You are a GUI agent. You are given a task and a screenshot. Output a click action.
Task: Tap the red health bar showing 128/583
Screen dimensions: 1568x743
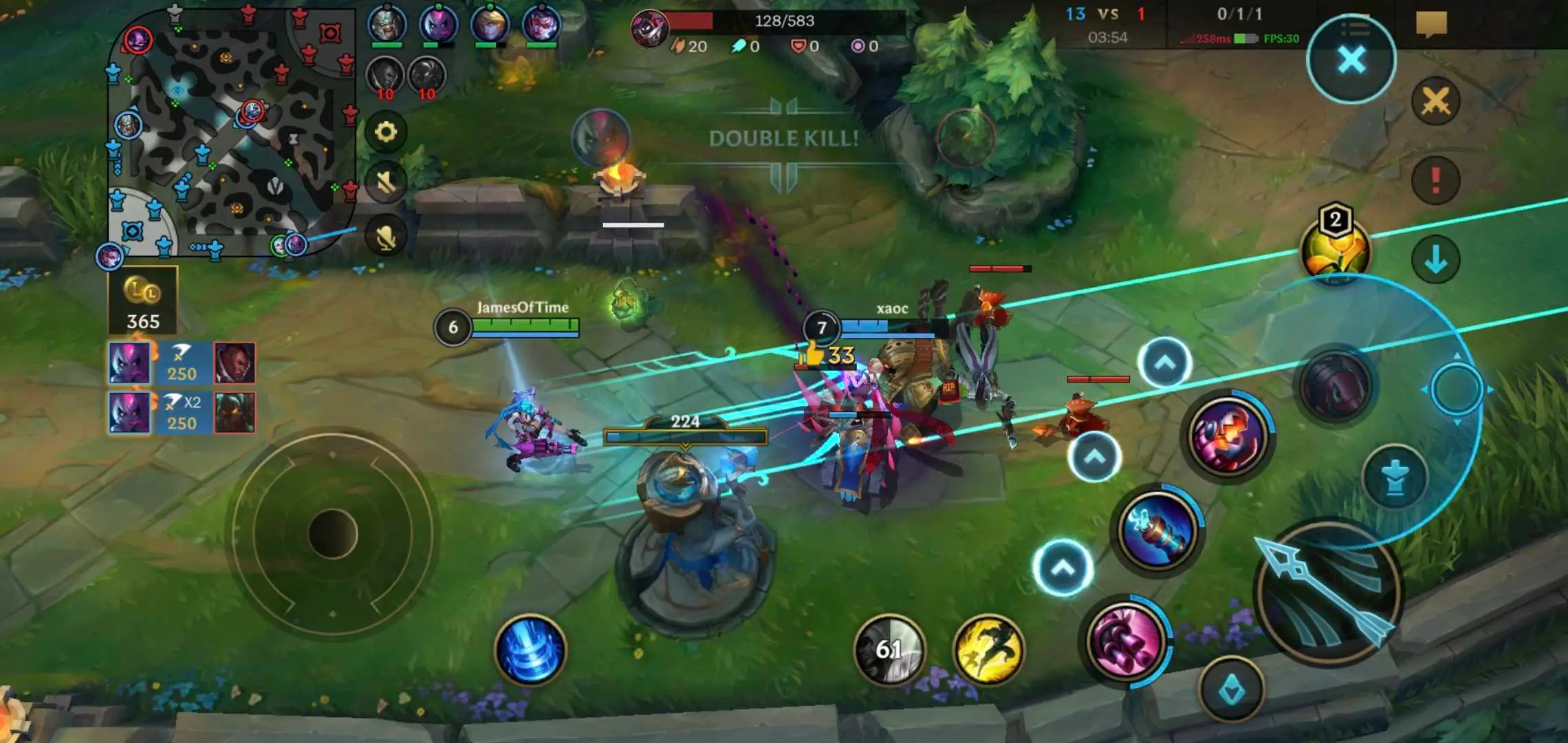777,21
